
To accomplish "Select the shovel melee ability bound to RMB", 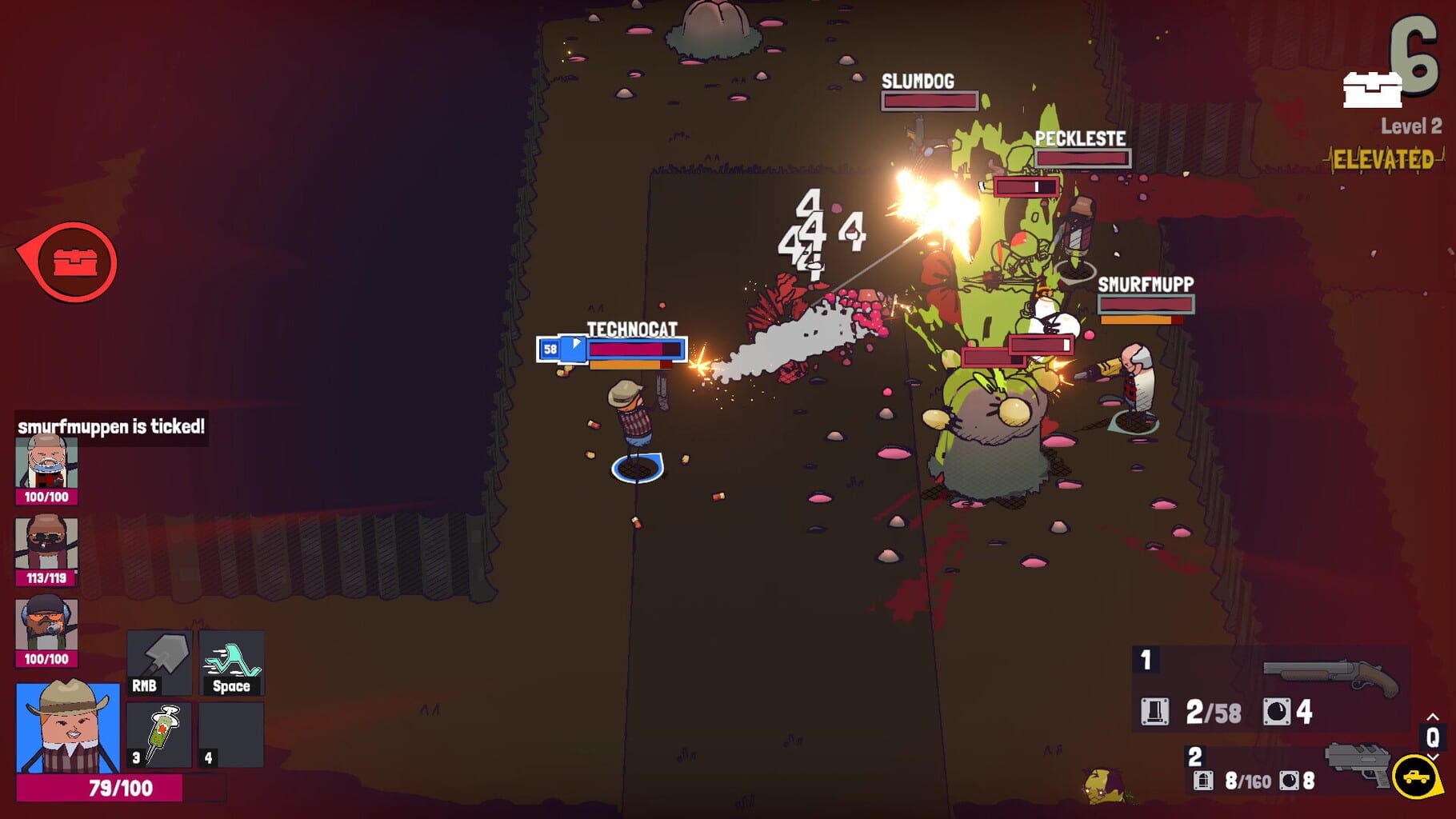I will click(x=159, y=662).
